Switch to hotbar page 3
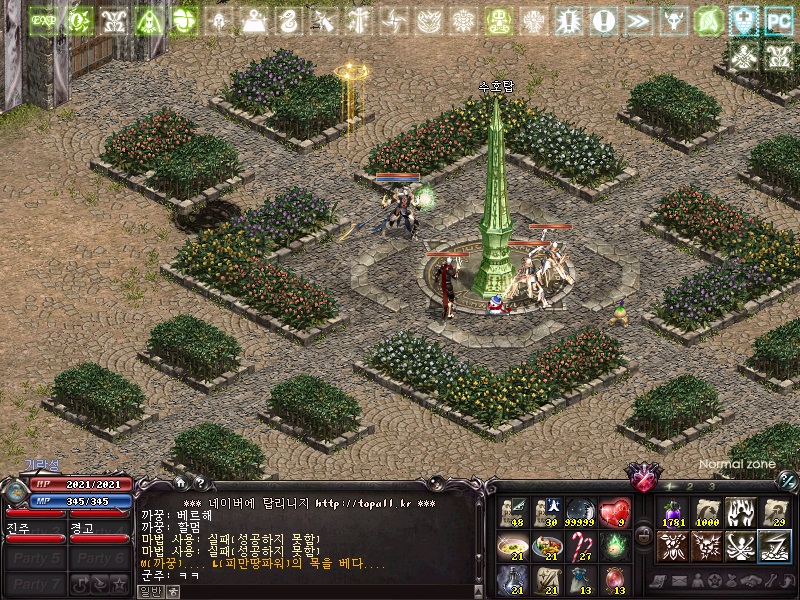Image resolution: width=800 pixels, height=600 pixels. (711, 487)
